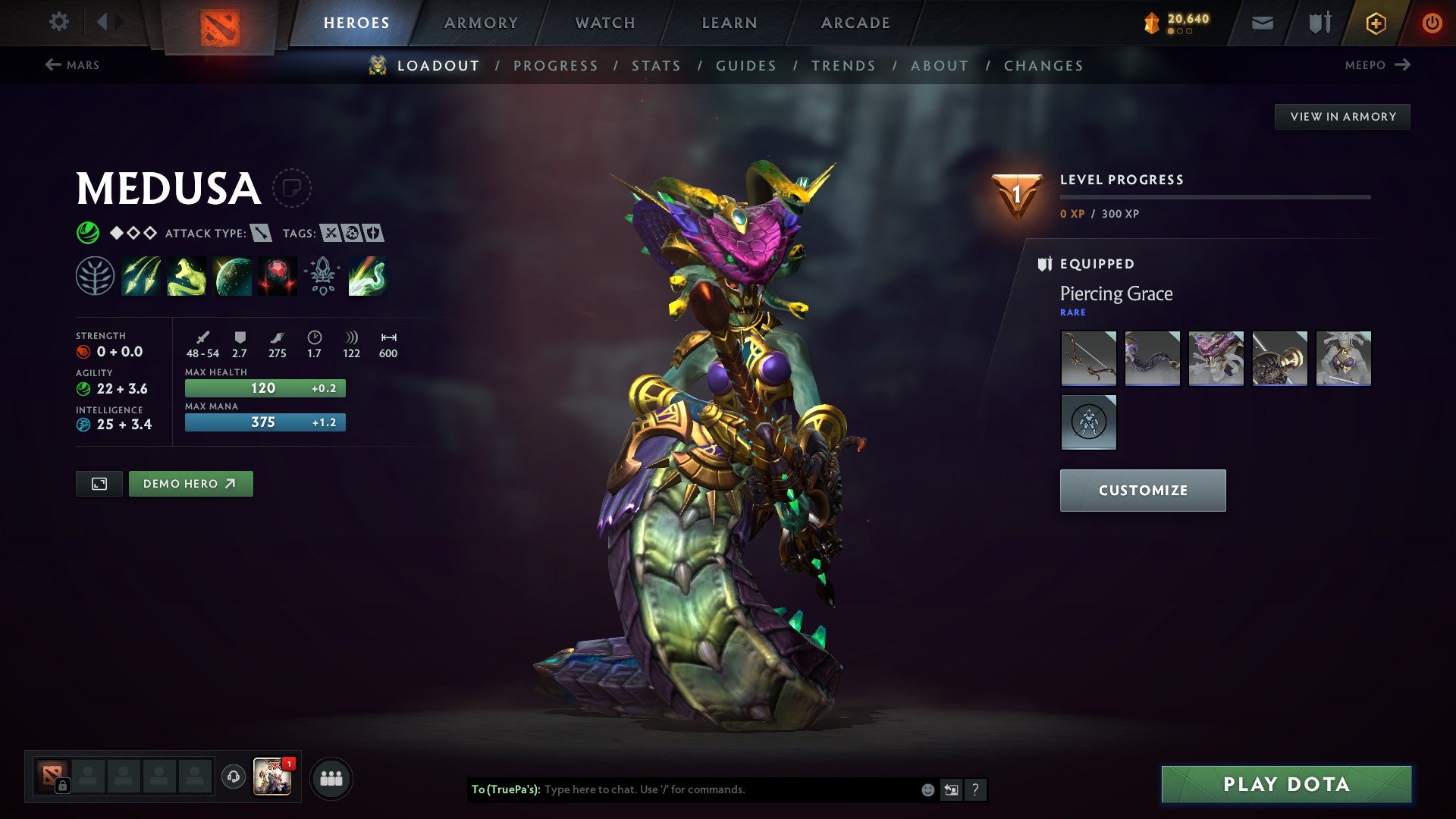1456x819 pixels.
Task: Click the Meepo arrow to go to next hero
Action: pyautogui.click(x=1401, y=65)
